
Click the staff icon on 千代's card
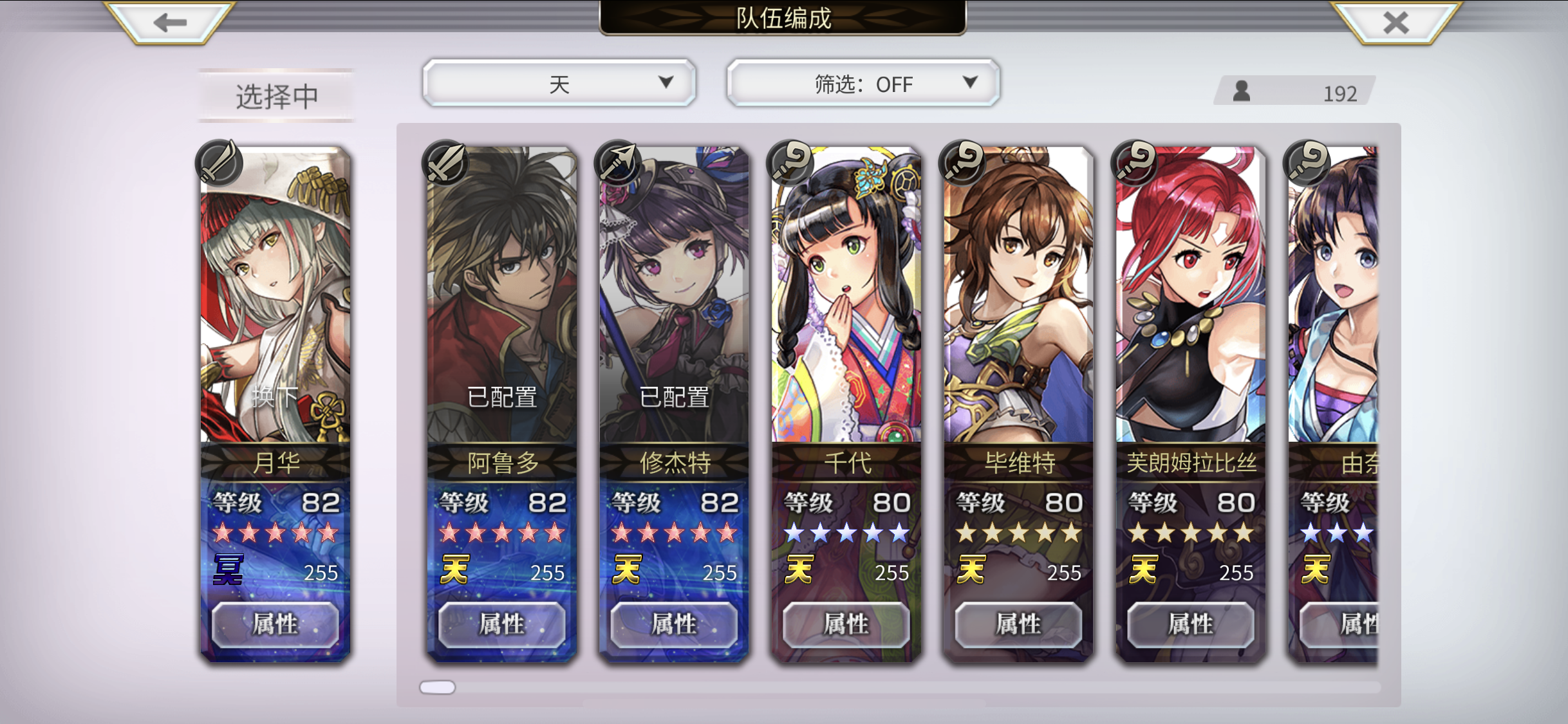click(x=791, y=163)
